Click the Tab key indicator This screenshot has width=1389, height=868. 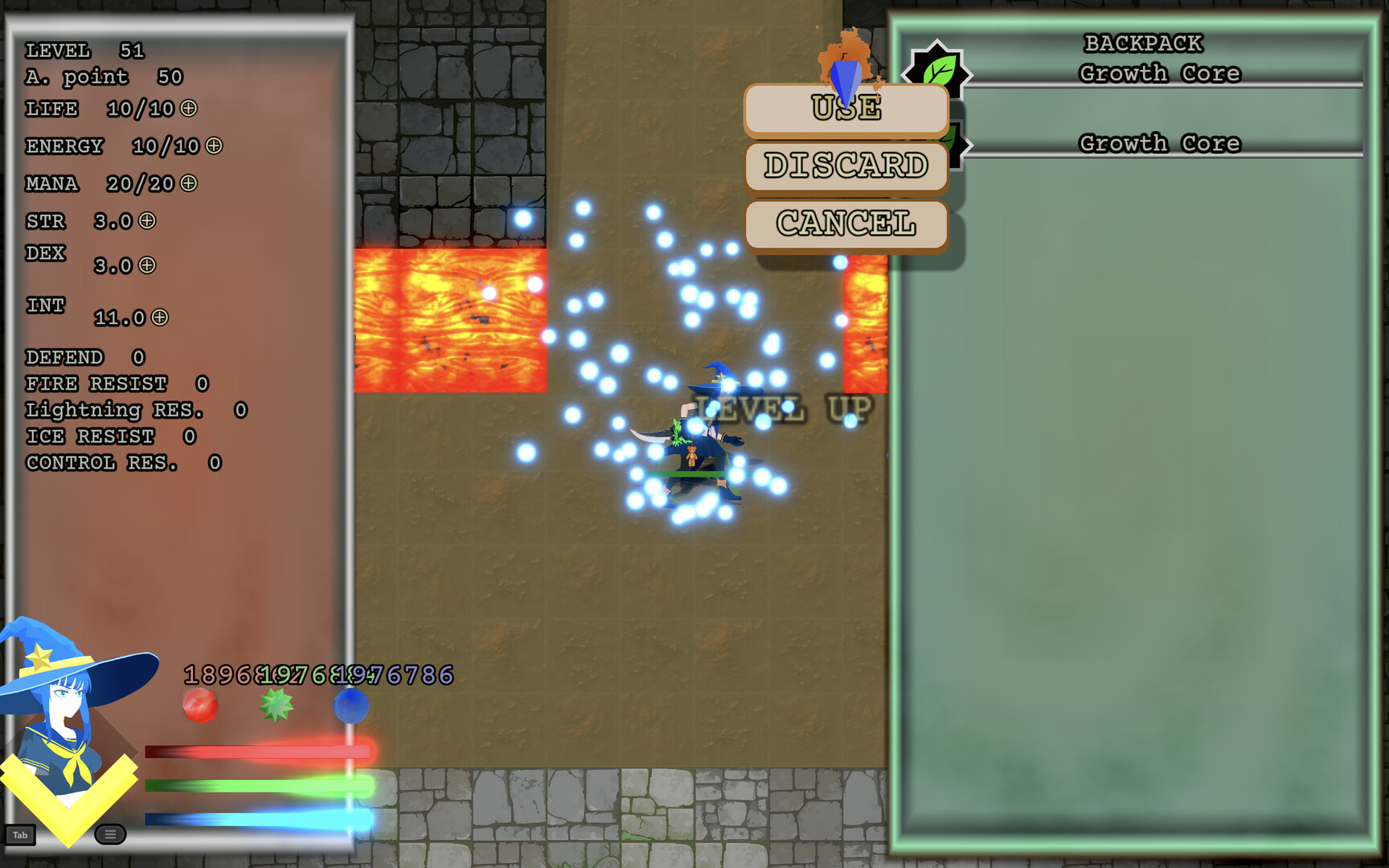click(x=20, y=835)
